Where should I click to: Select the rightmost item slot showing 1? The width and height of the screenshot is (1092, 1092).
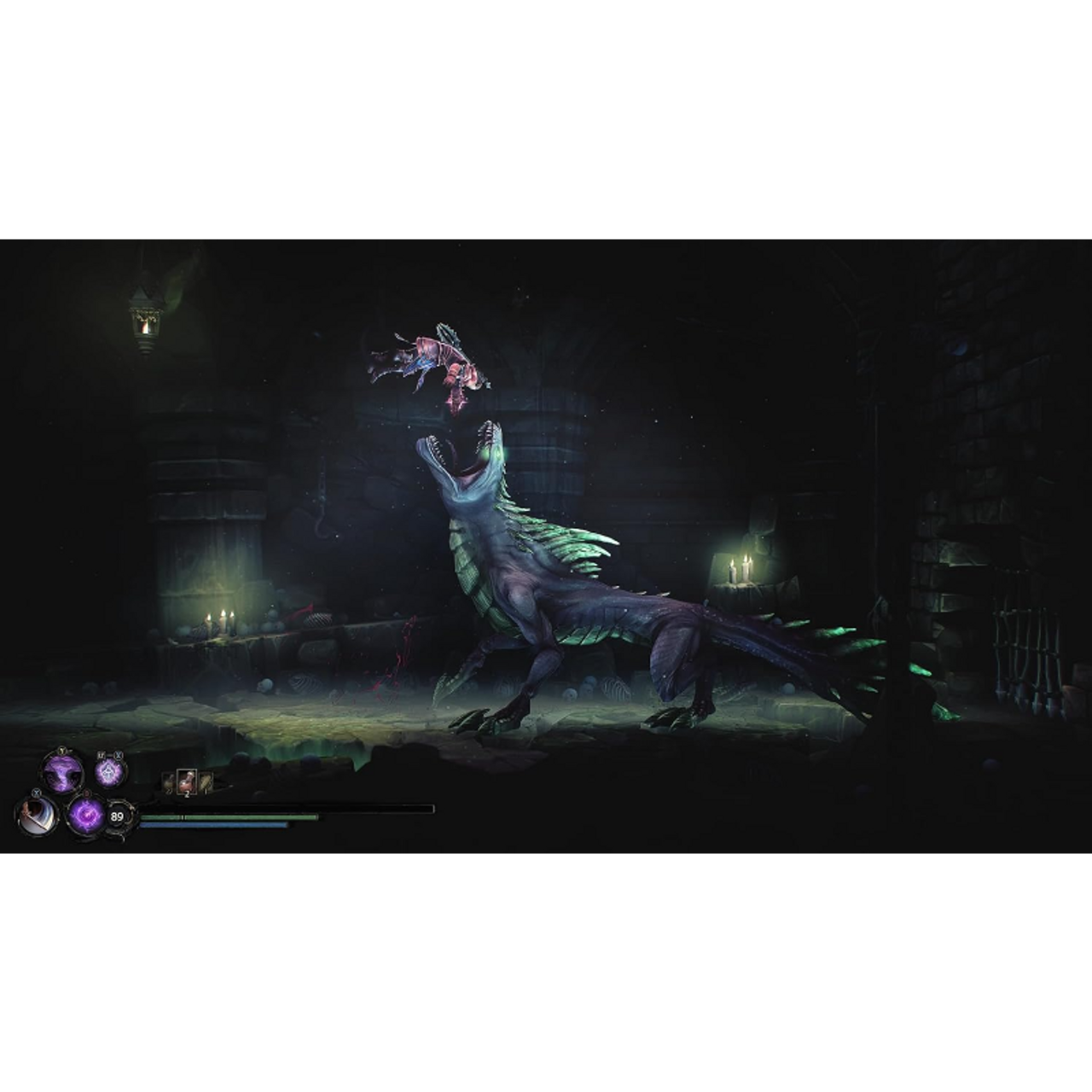point(206,782)
